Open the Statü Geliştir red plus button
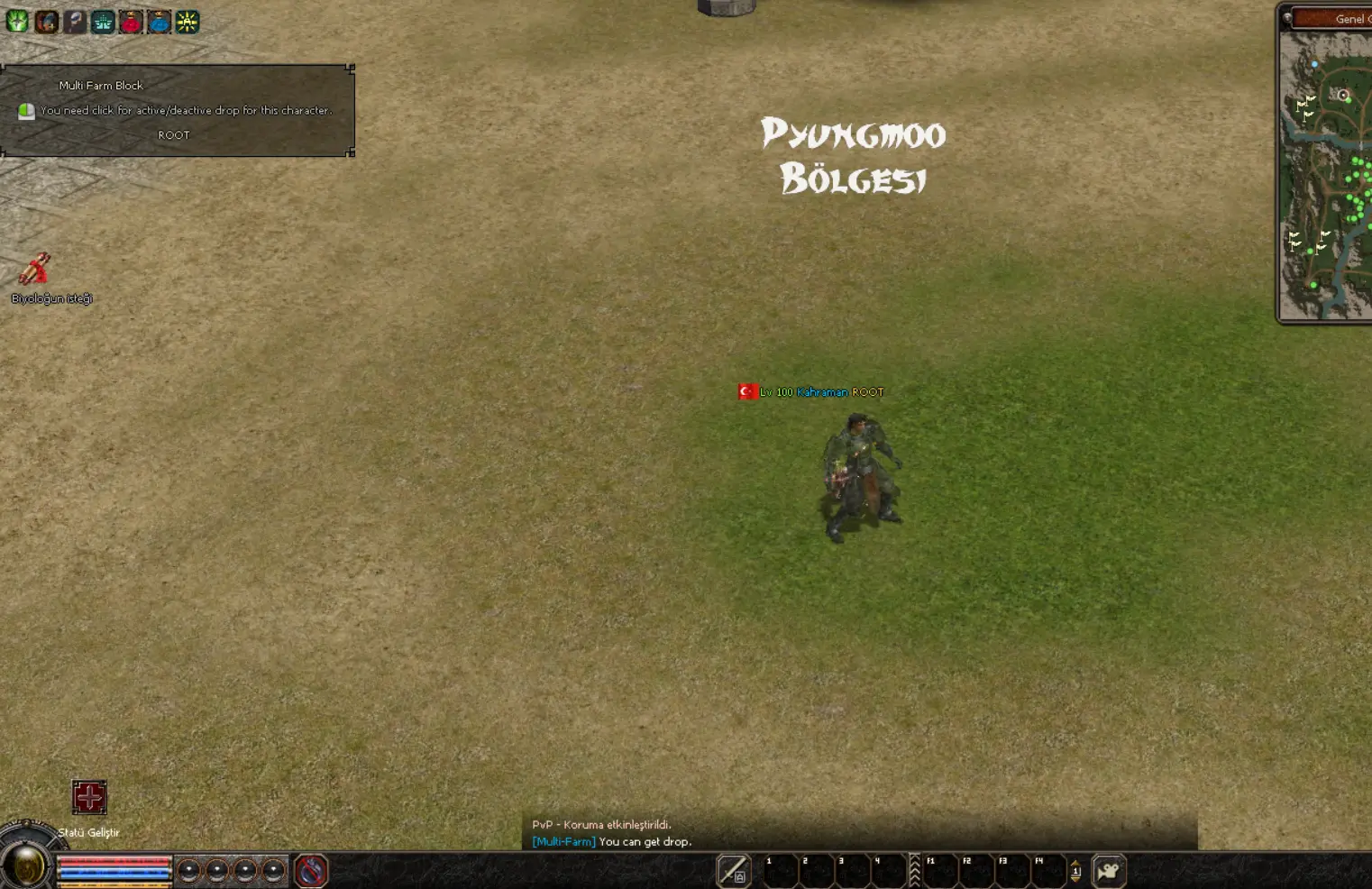Screen dimensions: 1372x889 click(x=89, y=797)
